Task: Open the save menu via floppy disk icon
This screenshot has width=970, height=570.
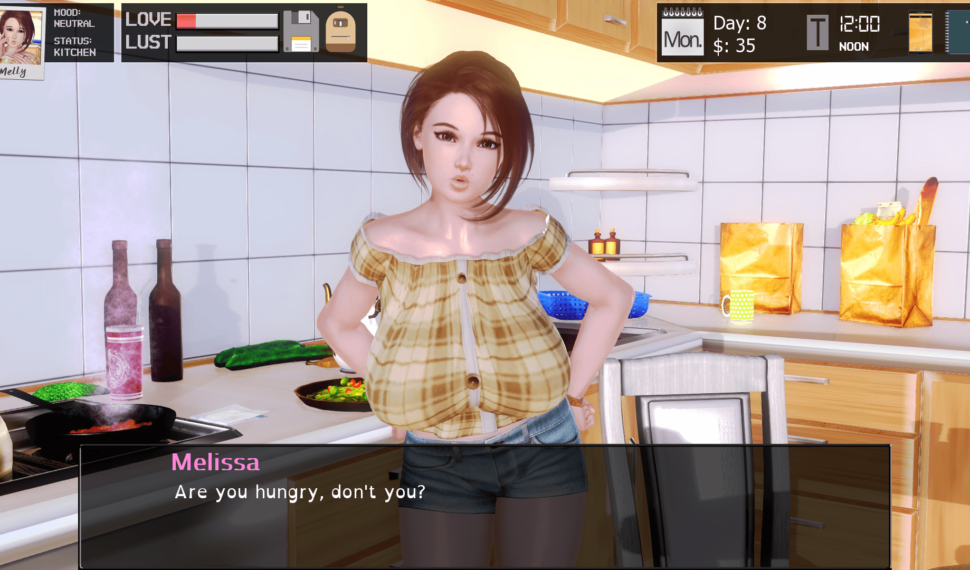Action: pyautogui.click(x=300, y=31)
